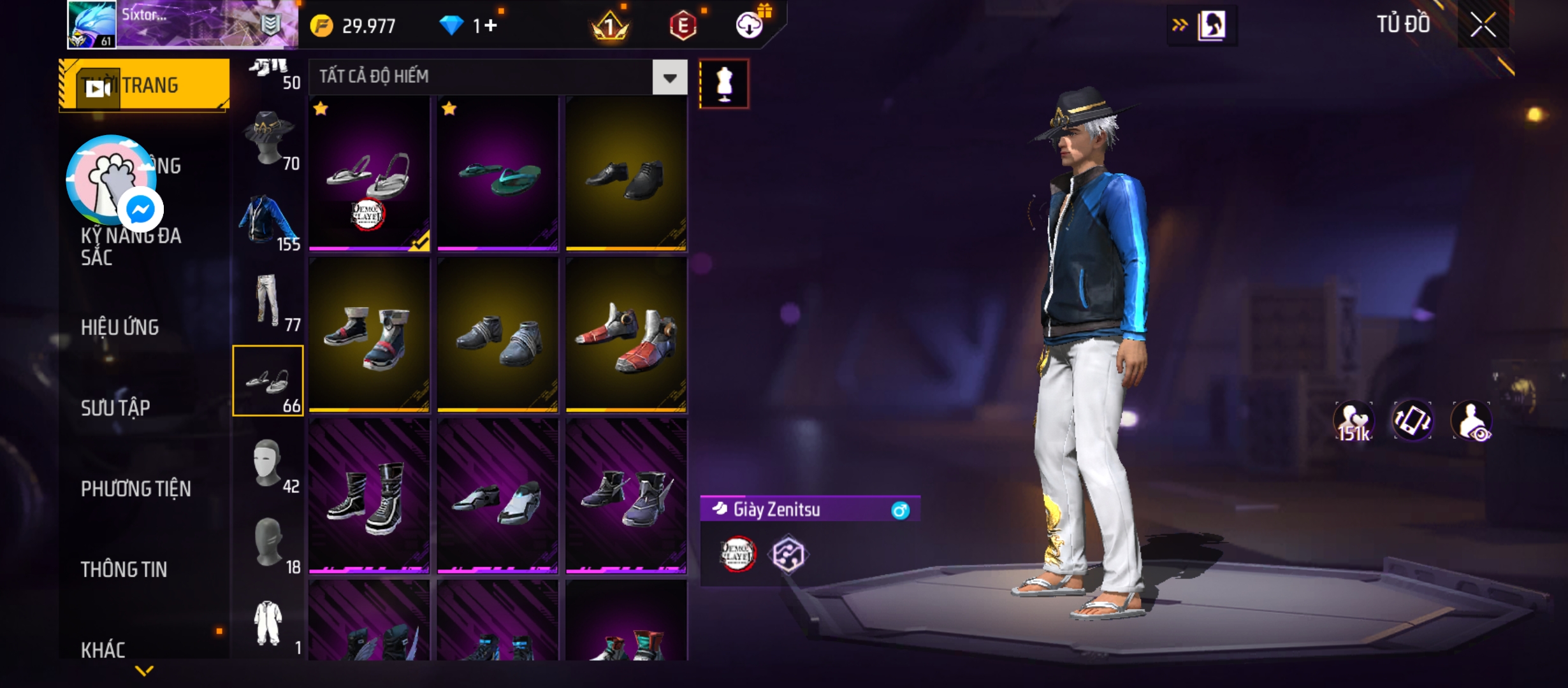Click the mannequin preview button
1568x688 pixels.
724,84
